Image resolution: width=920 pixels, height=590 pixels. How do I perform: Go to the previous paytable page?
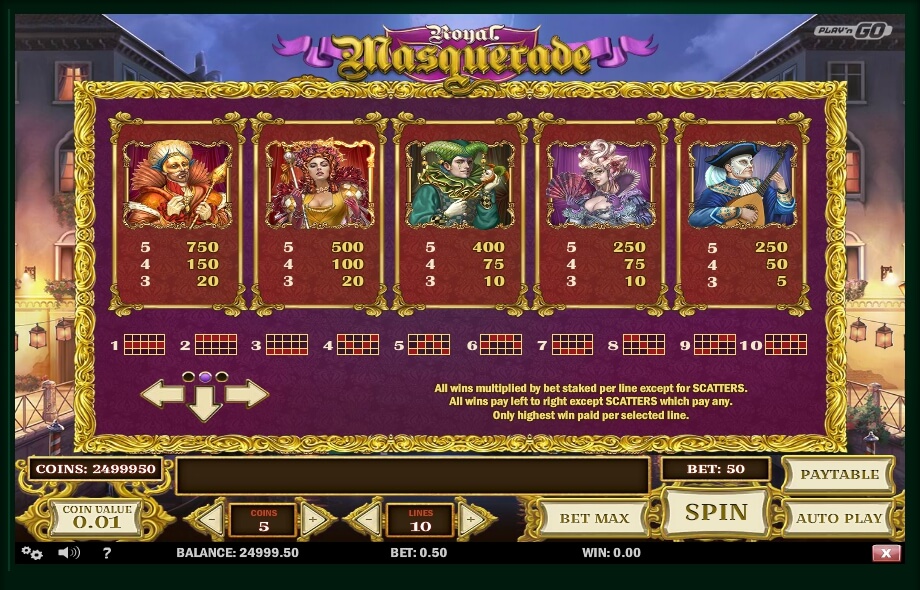160,393
